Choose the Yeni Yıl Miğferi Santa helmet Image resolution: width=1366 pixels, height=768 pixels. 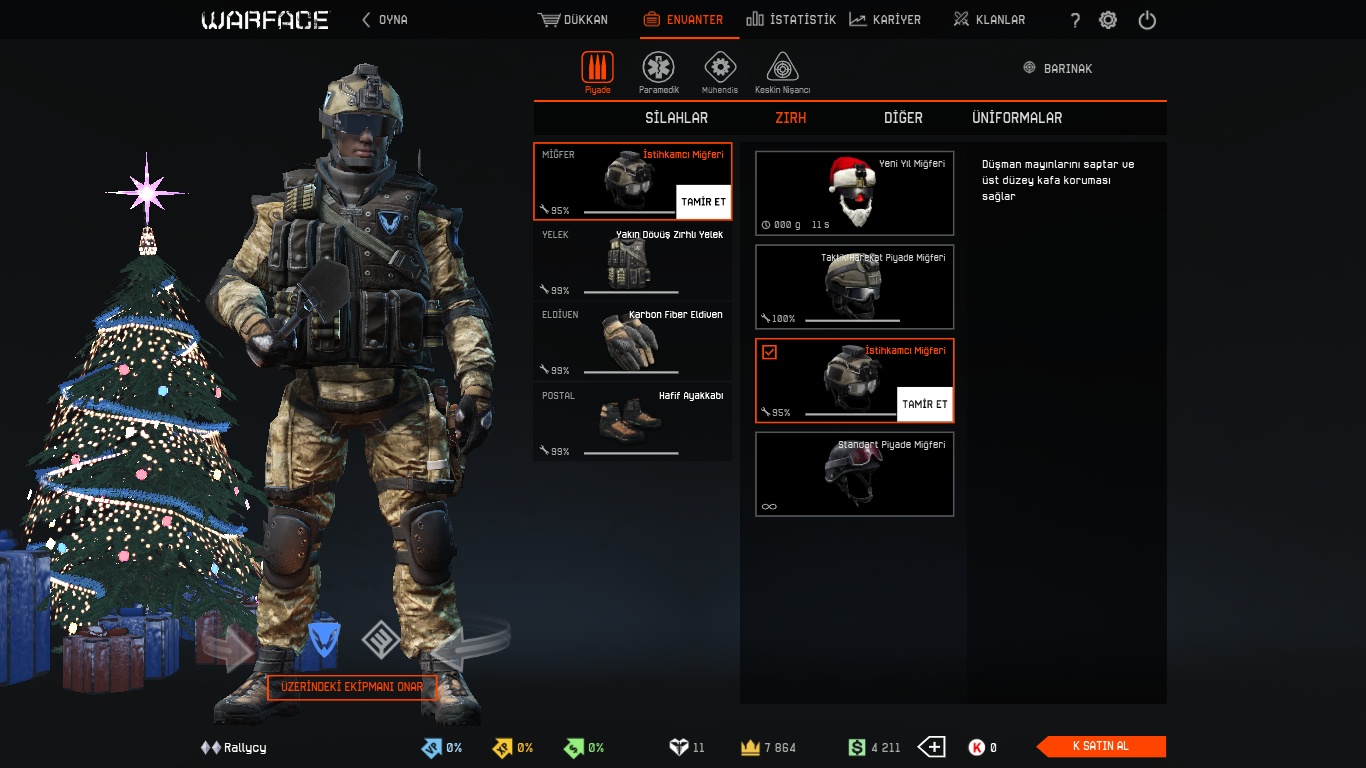coord(854,193)
